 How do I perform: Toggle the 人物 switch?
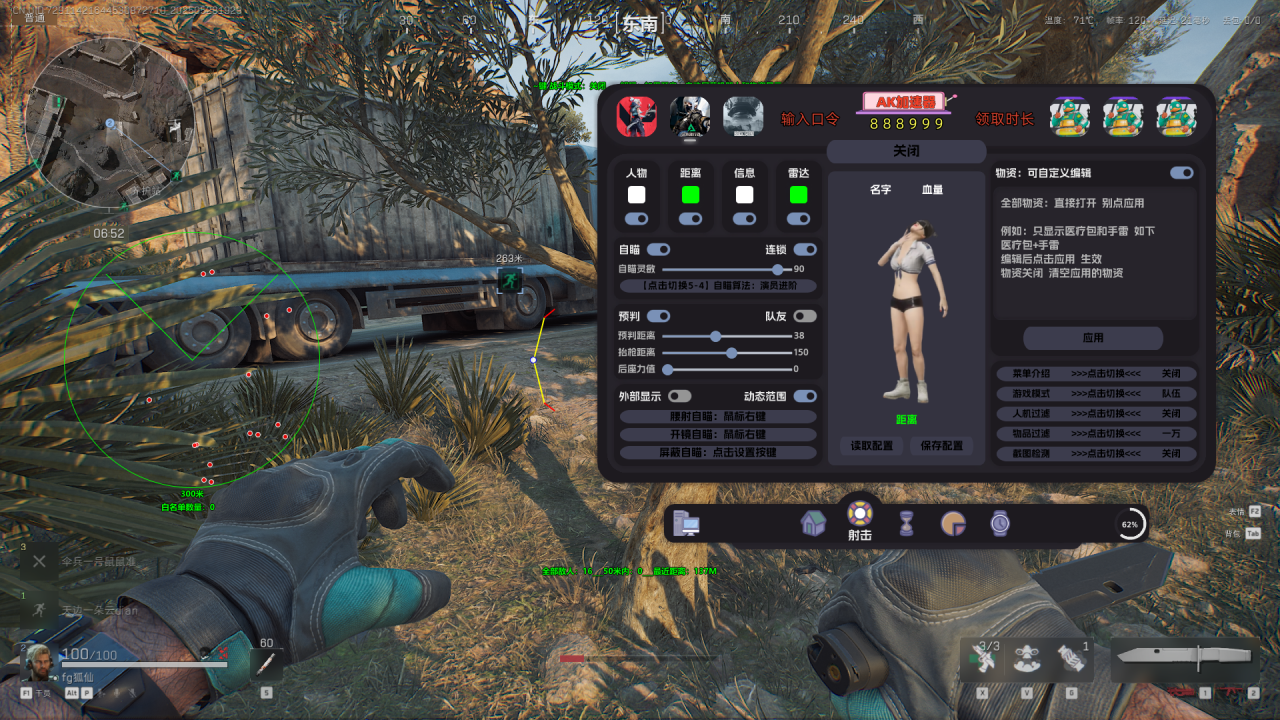[636, 218]
